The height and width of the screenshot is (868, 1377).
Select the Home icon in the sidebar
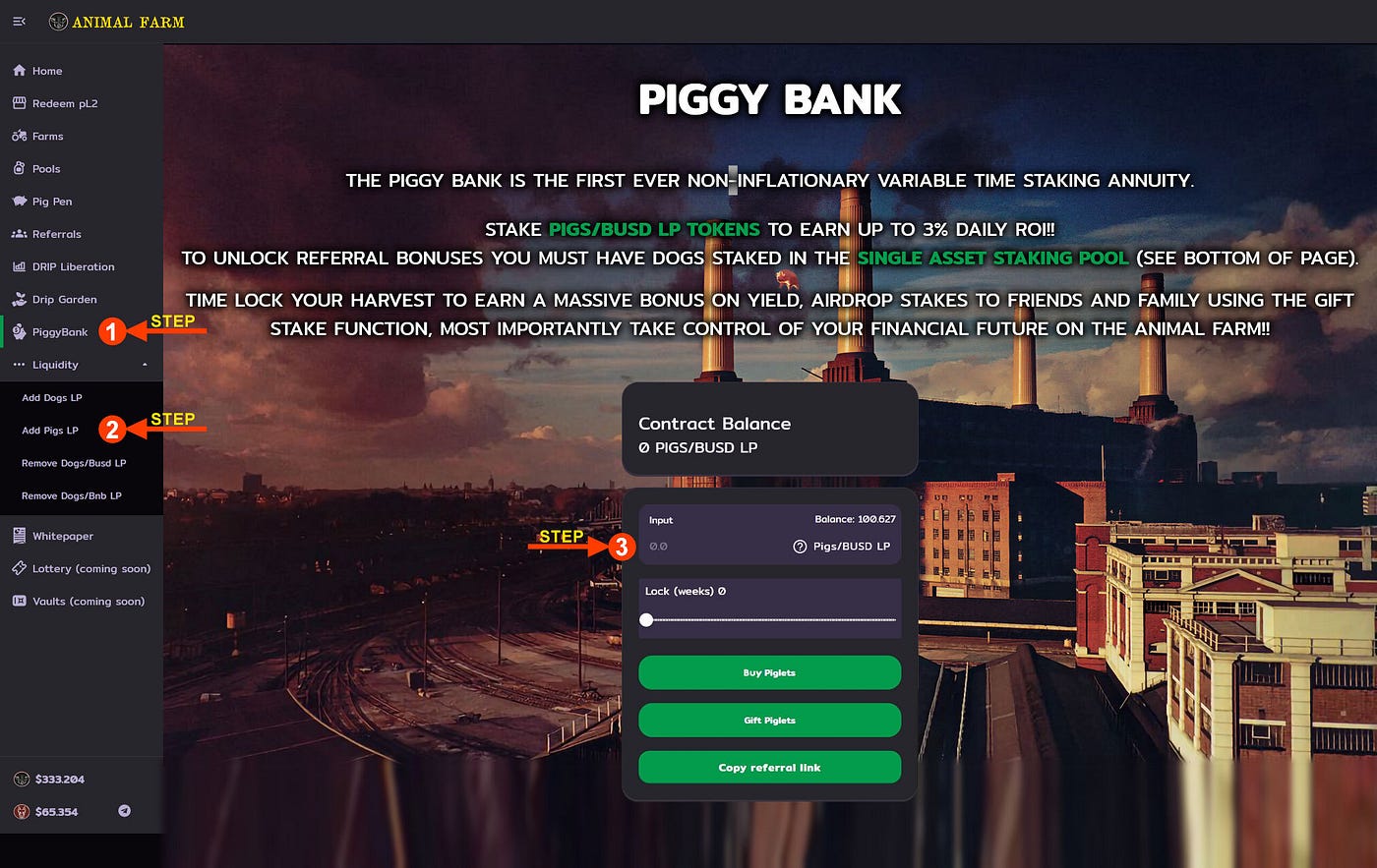pos(18,70)
